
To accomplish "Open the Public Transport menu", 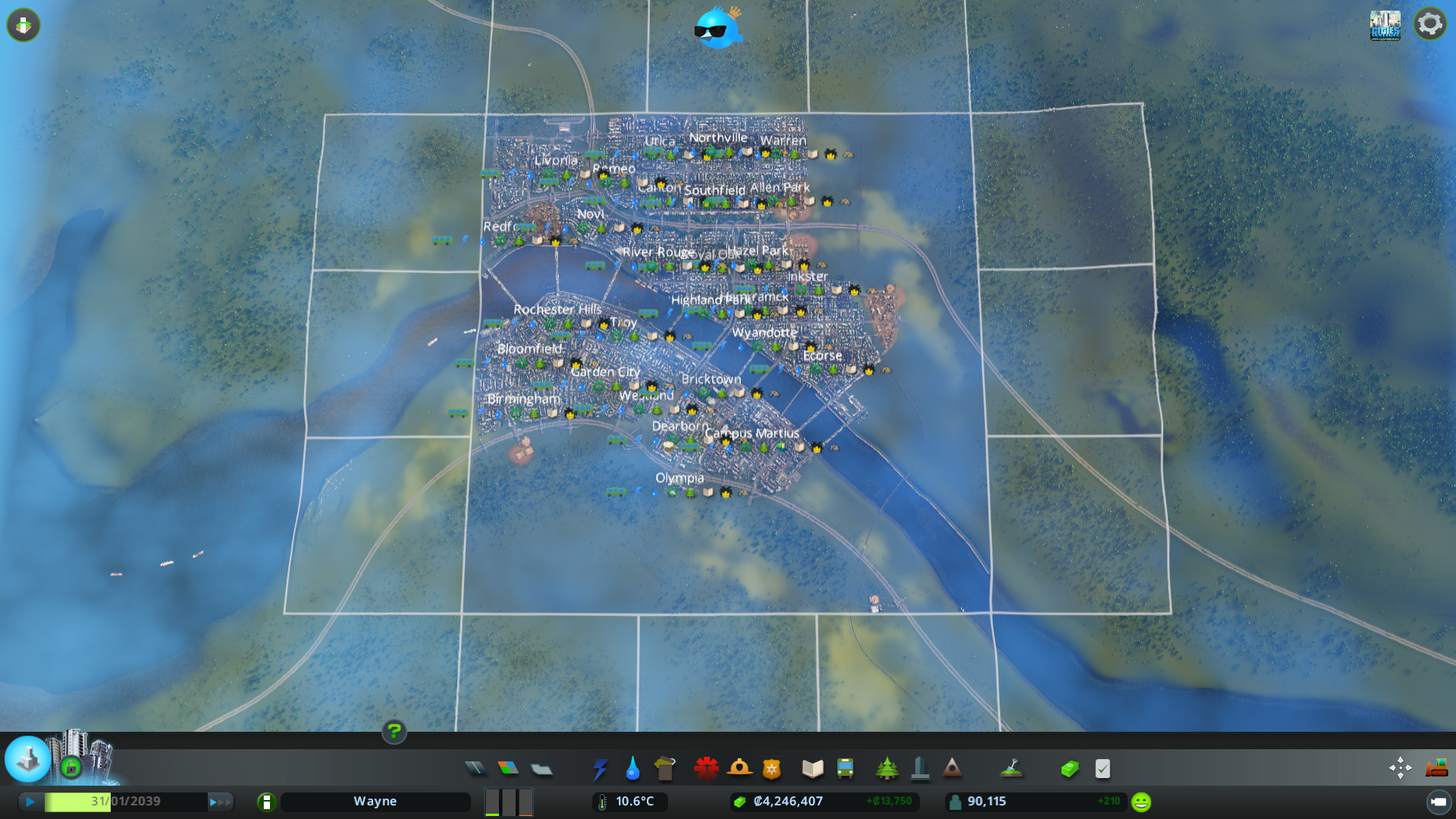I will (x=846, y=768).
